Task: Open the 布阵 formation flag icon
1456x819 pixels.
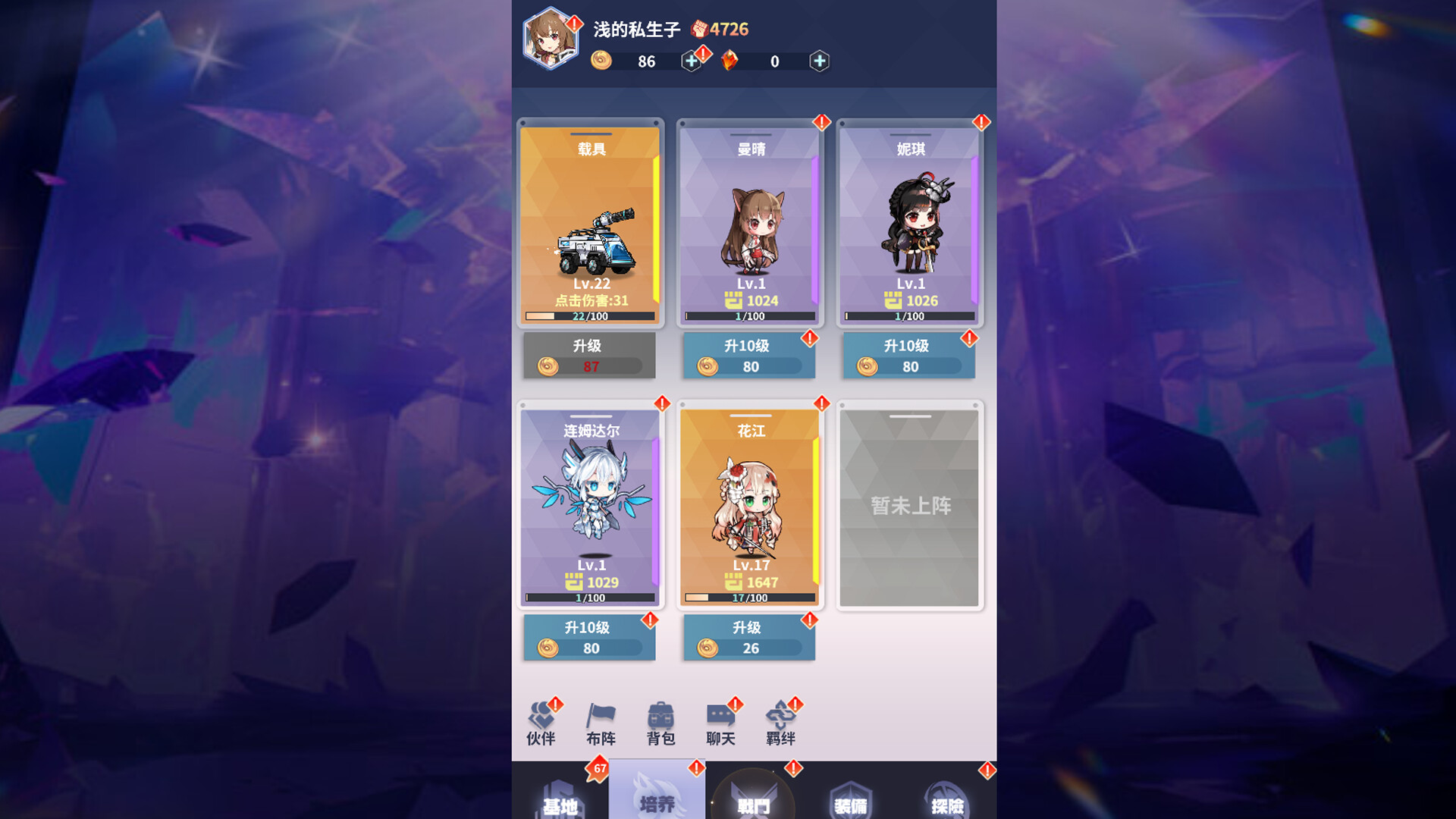Action: pos(600,722)
